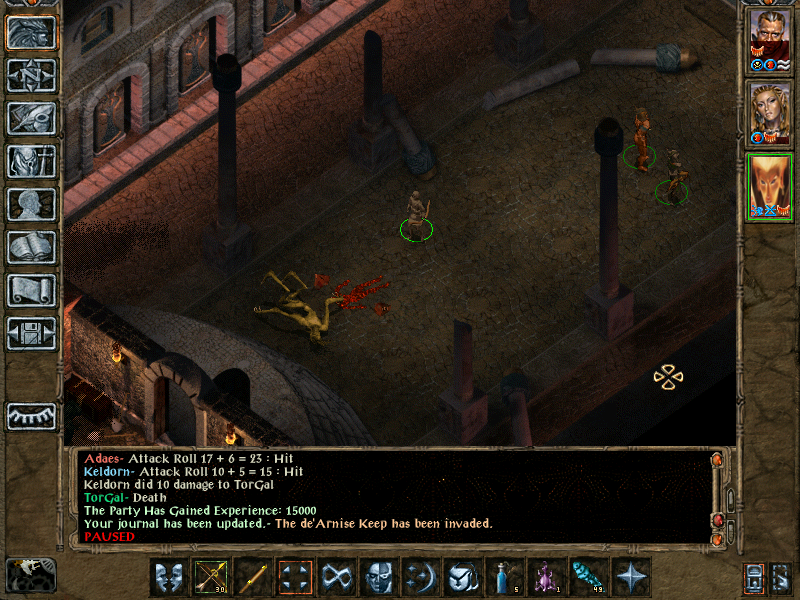Open the mage spellbook icon
Image resolution: width=800 pixels, height=600 pixels.
[x=32, y=248]
